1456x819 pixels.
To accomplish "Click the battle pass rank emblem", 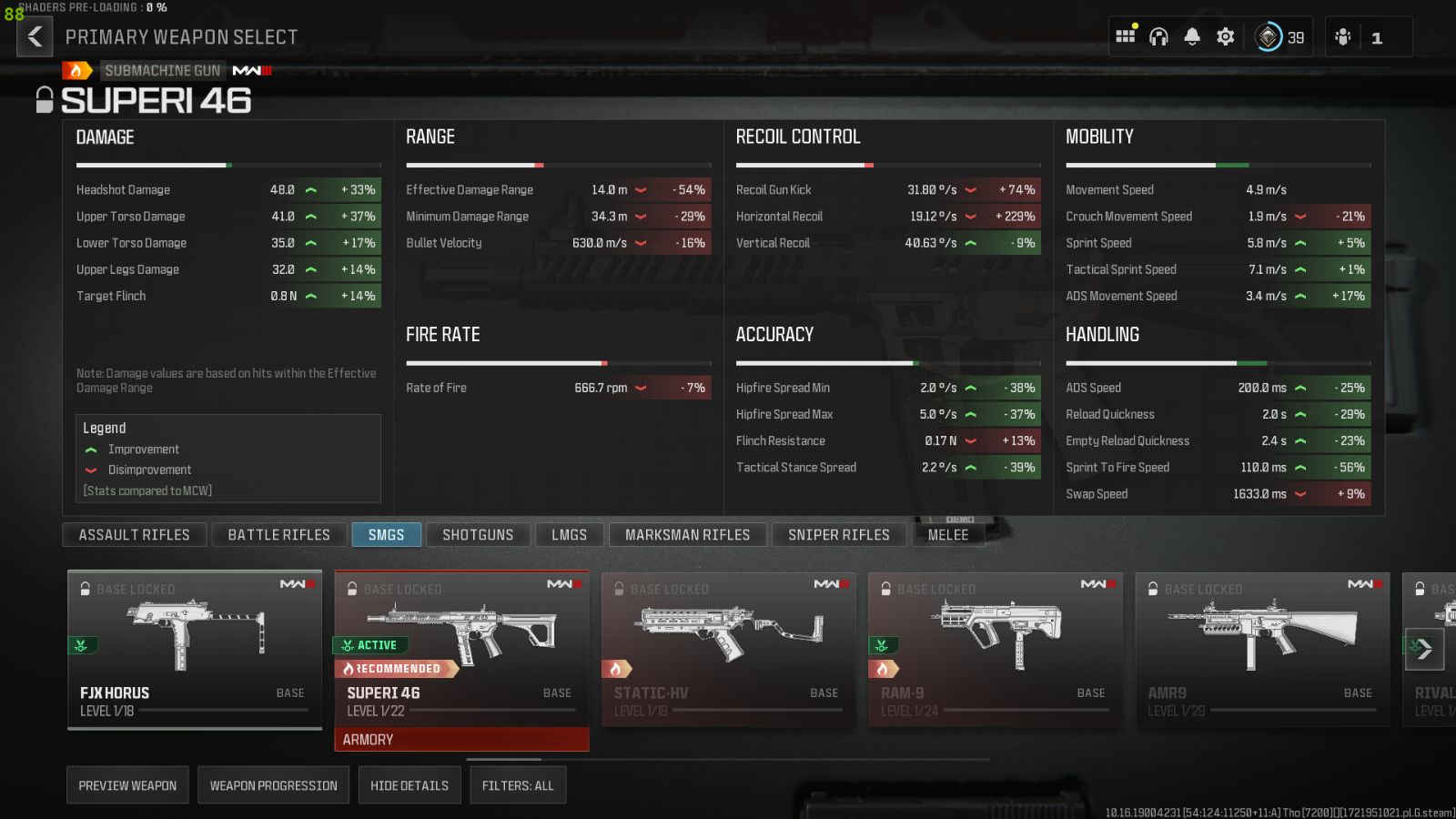I will pos(1268,36).
